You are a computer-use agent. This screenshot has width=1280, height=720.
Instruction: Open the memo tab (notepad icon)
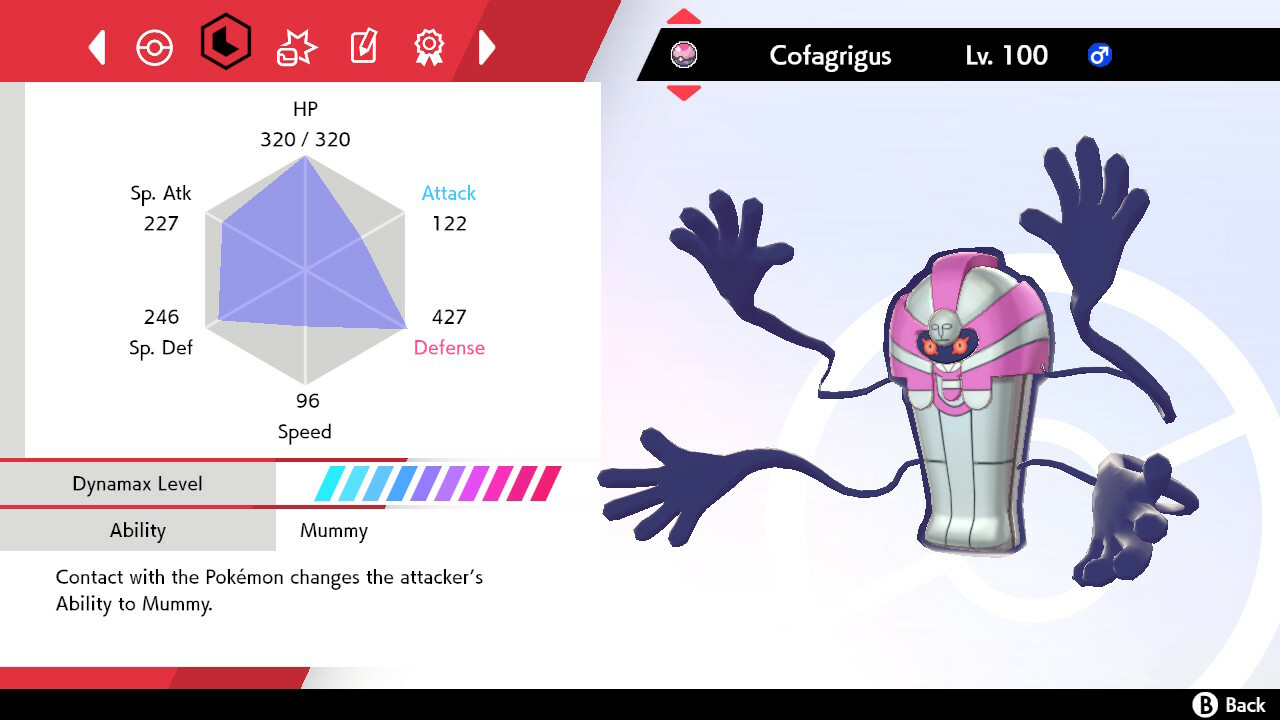coord(362,46)
